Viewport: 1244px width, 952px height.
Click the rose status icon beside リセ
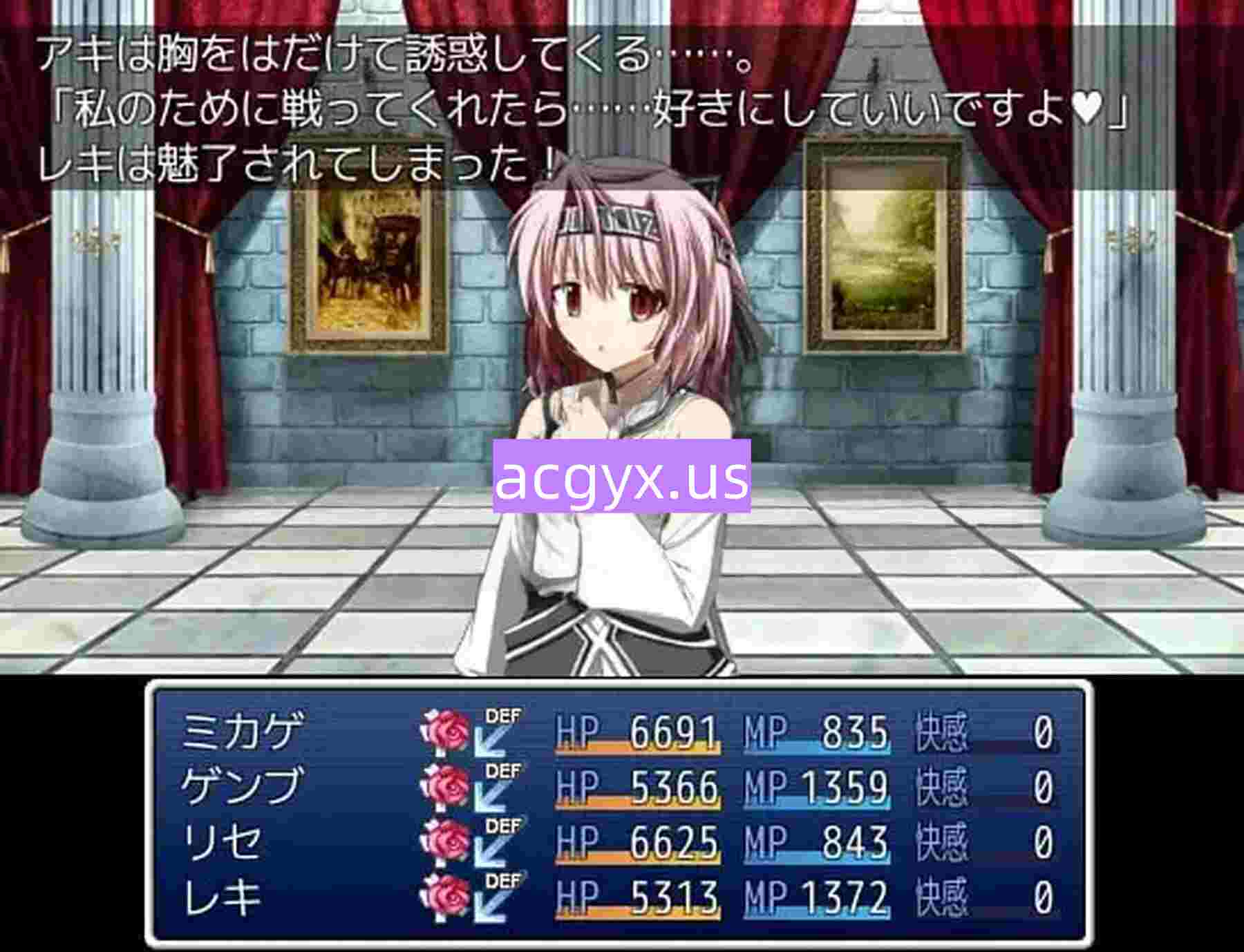point(449,841)
